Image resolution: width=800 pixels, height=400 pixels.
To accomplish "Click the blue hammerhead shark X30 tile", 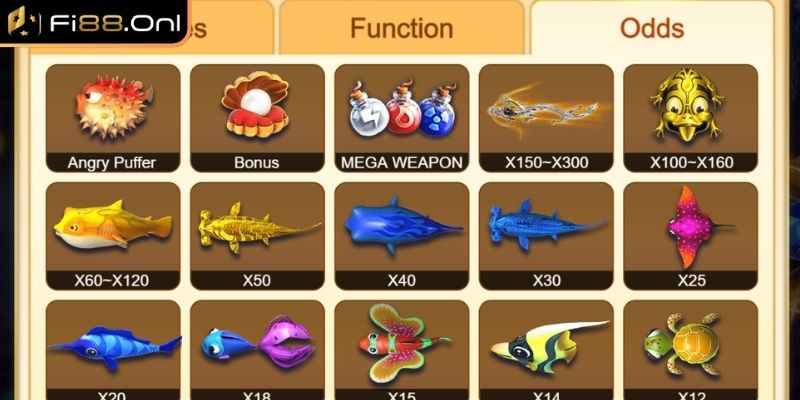I will [545, 236].
